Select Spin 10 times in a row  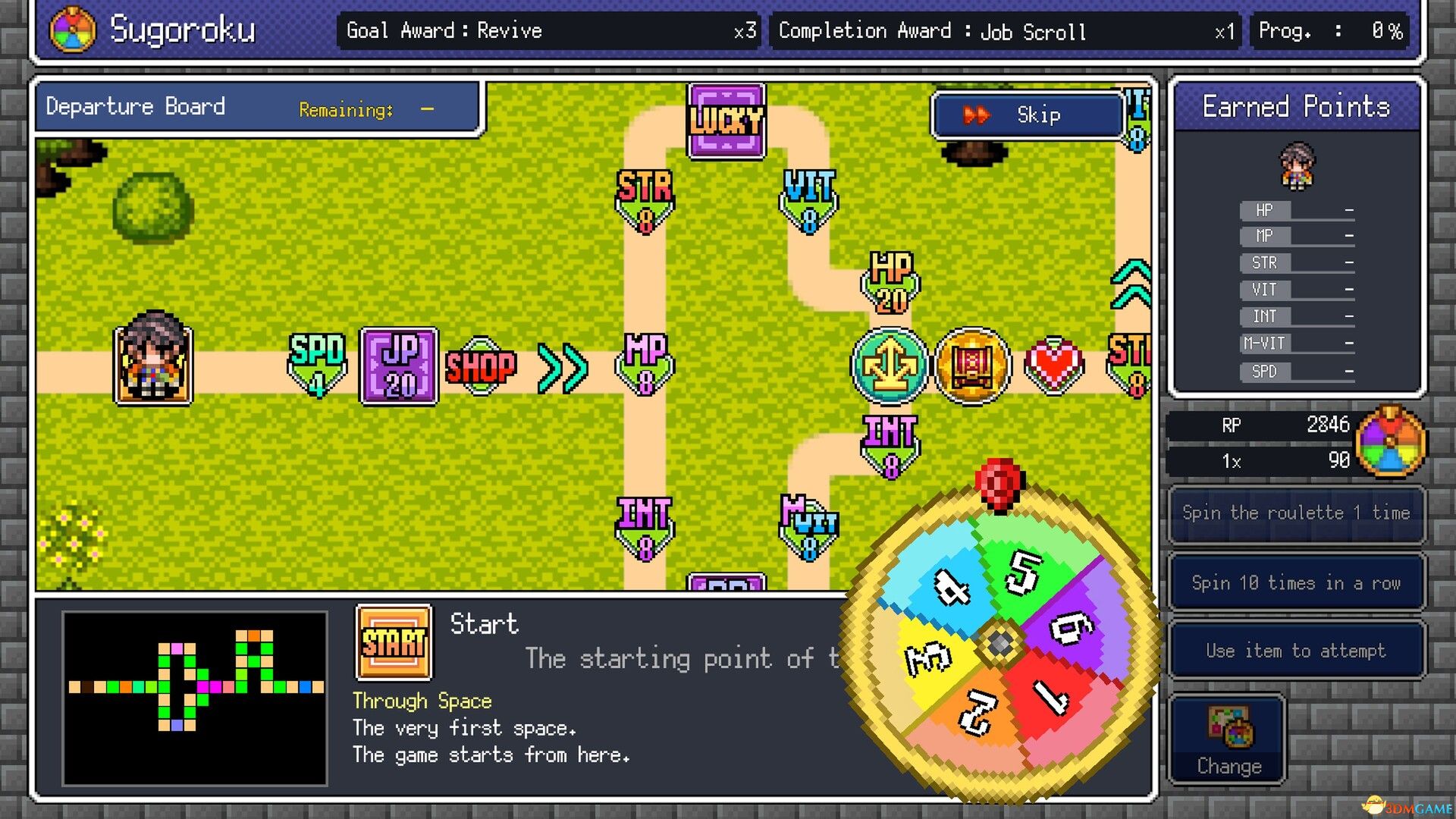(x=1295, y=582)
